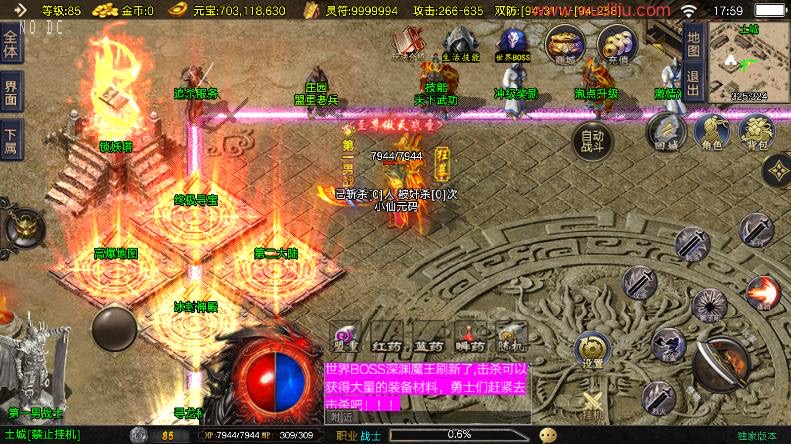Open the 商城 shop icon

pyautogui.click(x=565, y=45)
